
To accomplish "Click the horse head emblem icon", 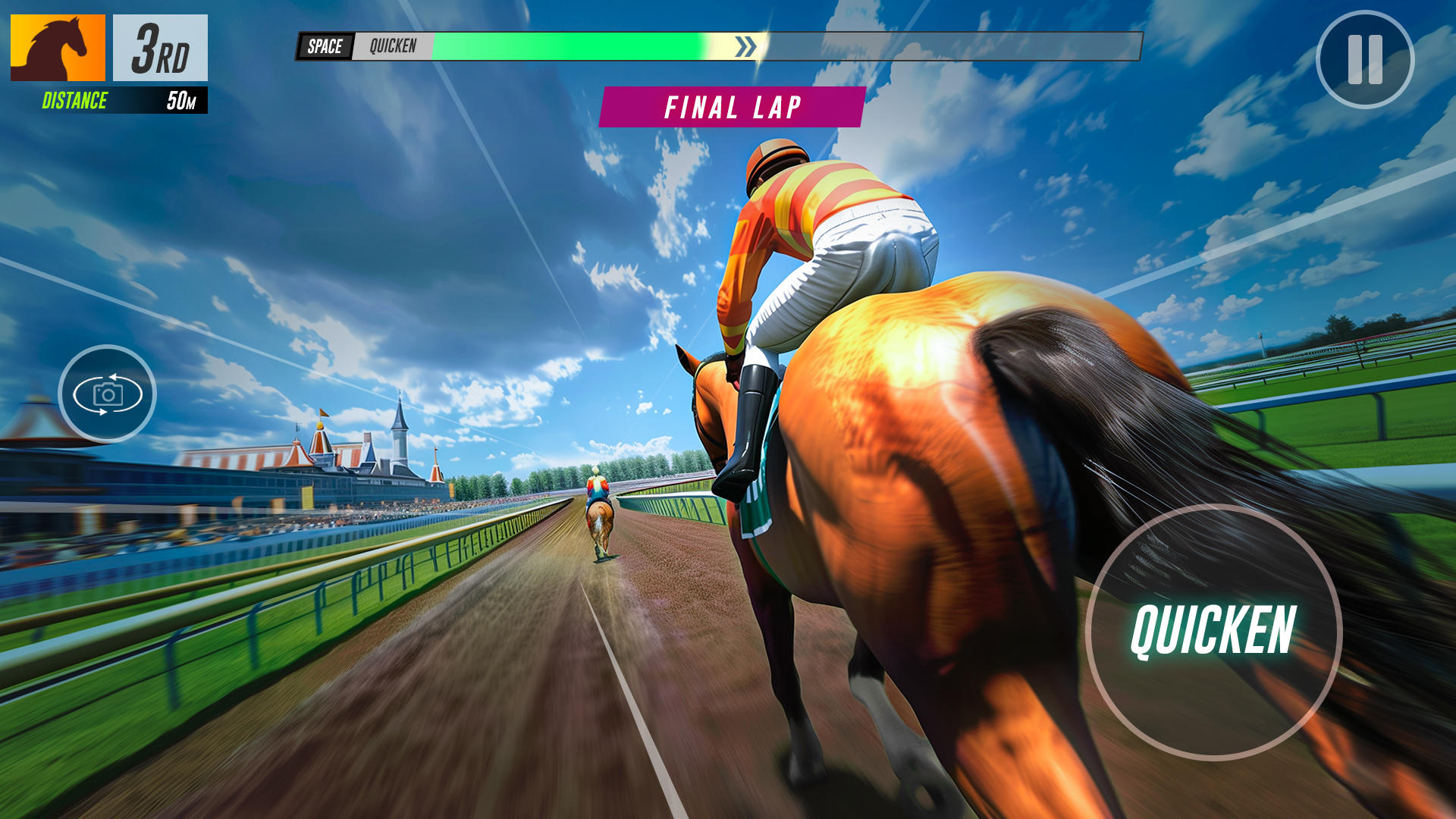I will (58, 48).
